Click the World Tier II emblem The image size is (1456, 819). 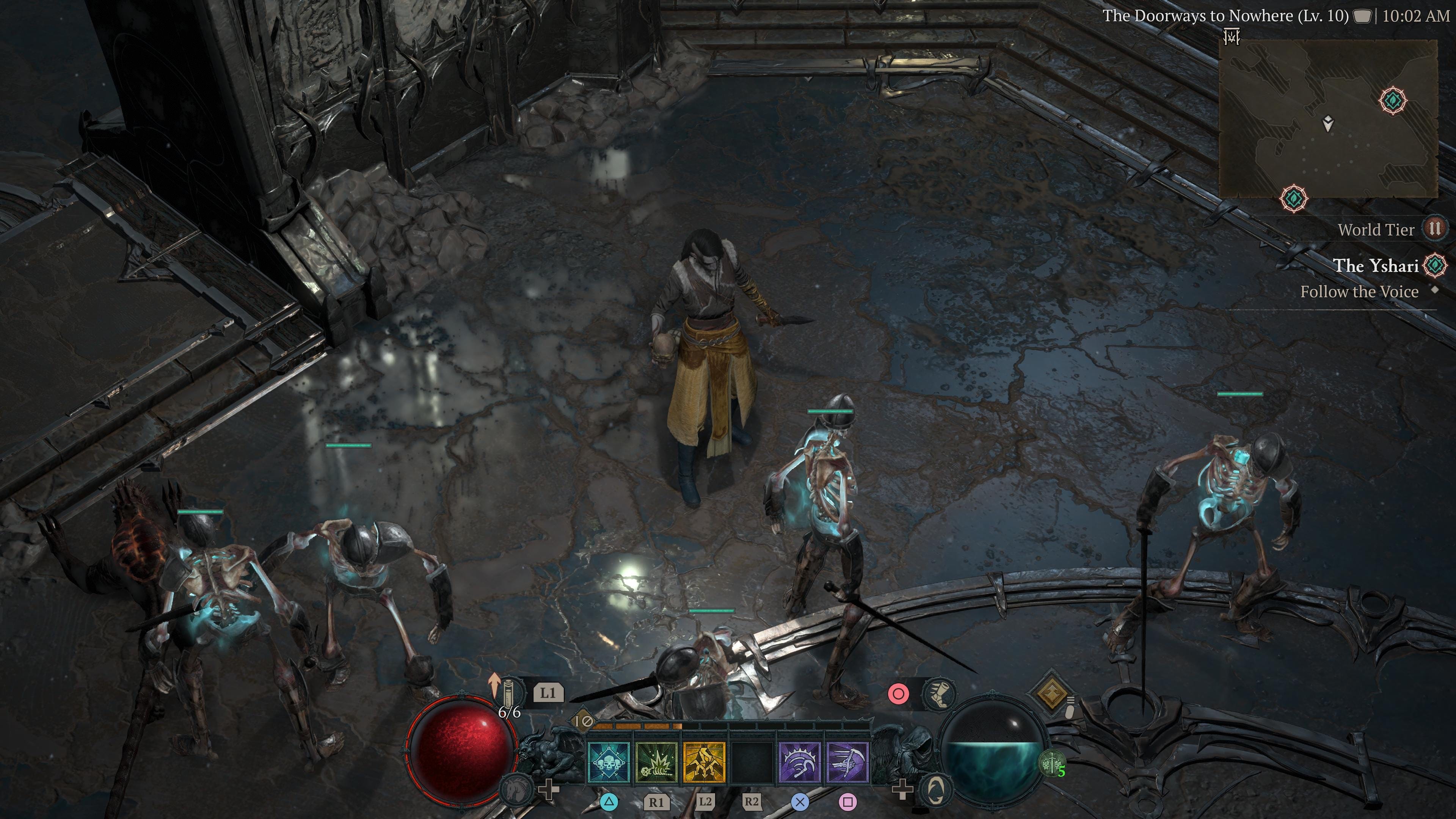[x=1435, y=229]
